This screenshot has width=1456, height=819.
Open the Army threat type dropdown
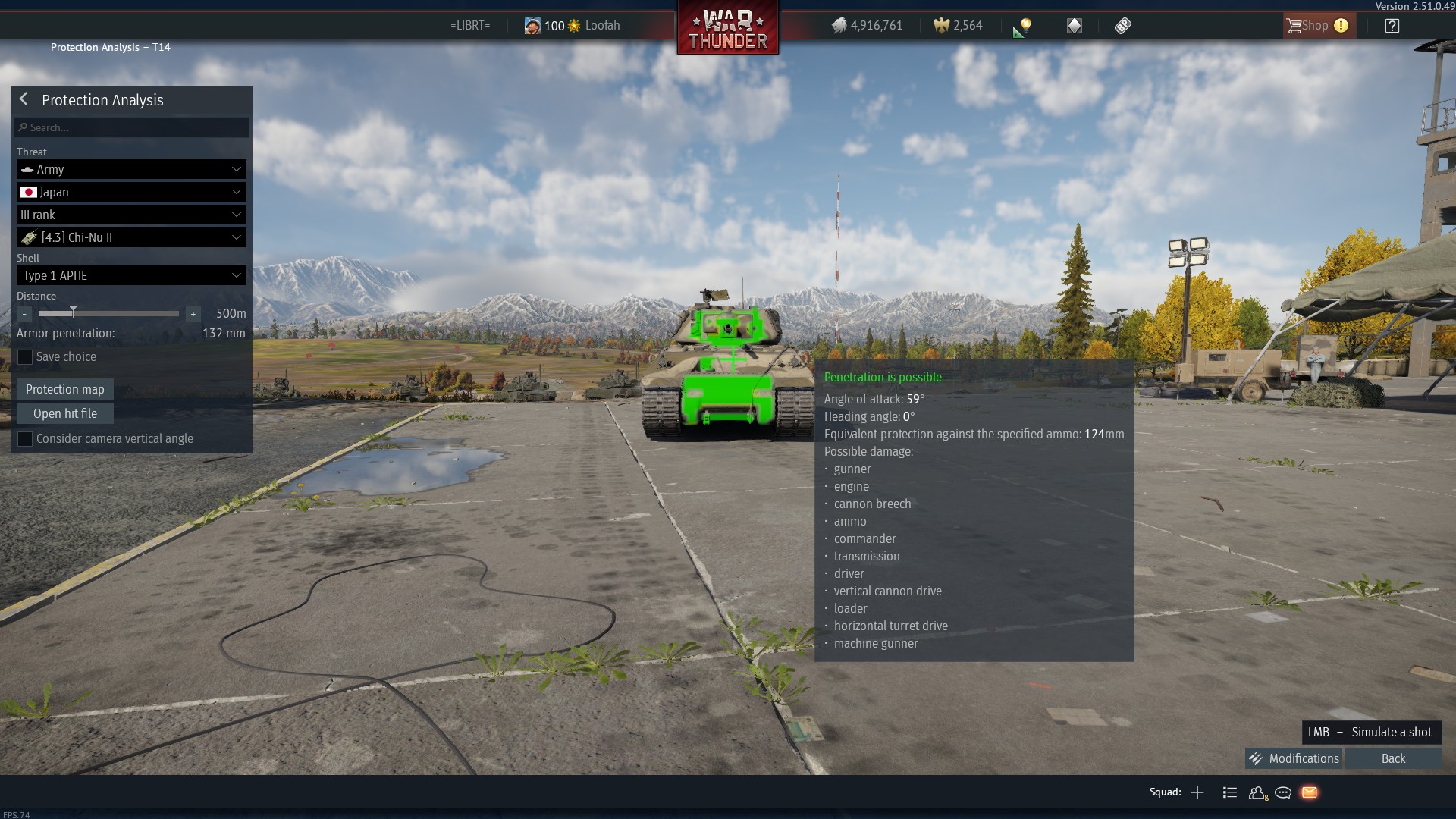click(132, 169)
